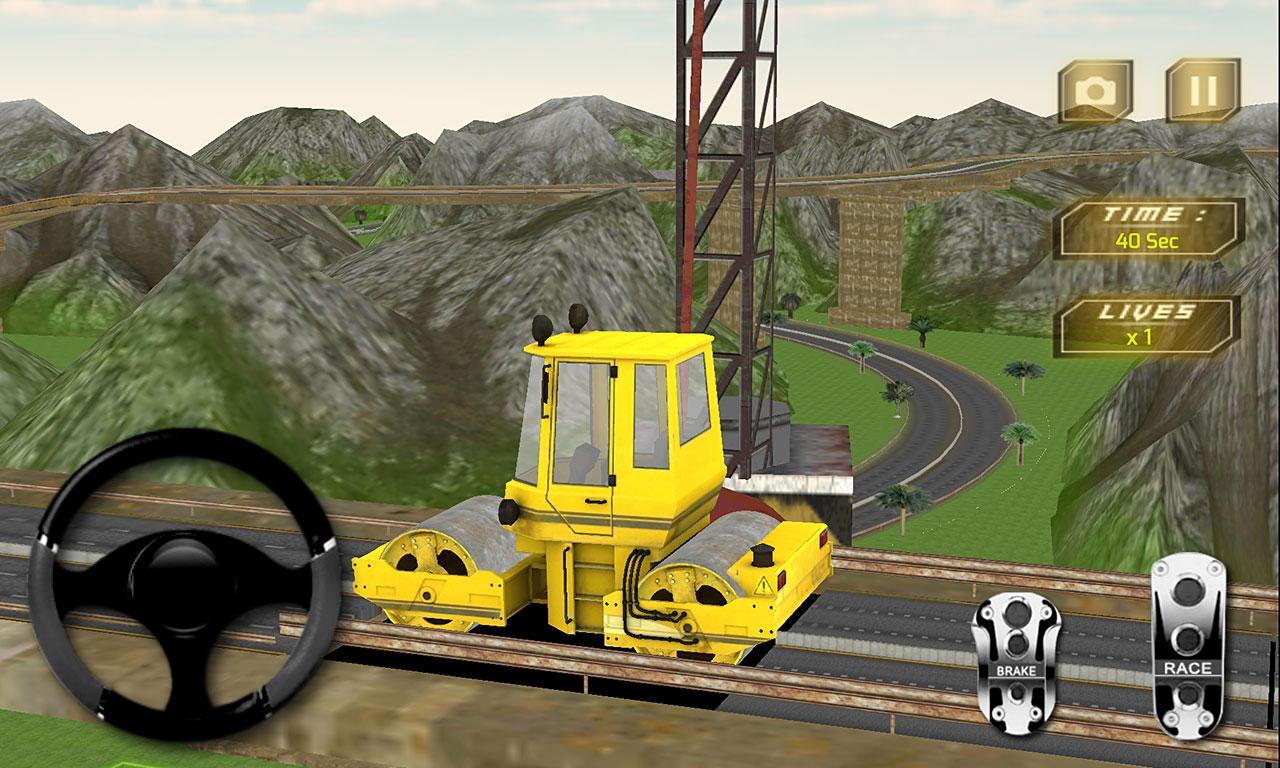Tap the 40 Sec timer display

point(1148,239)
